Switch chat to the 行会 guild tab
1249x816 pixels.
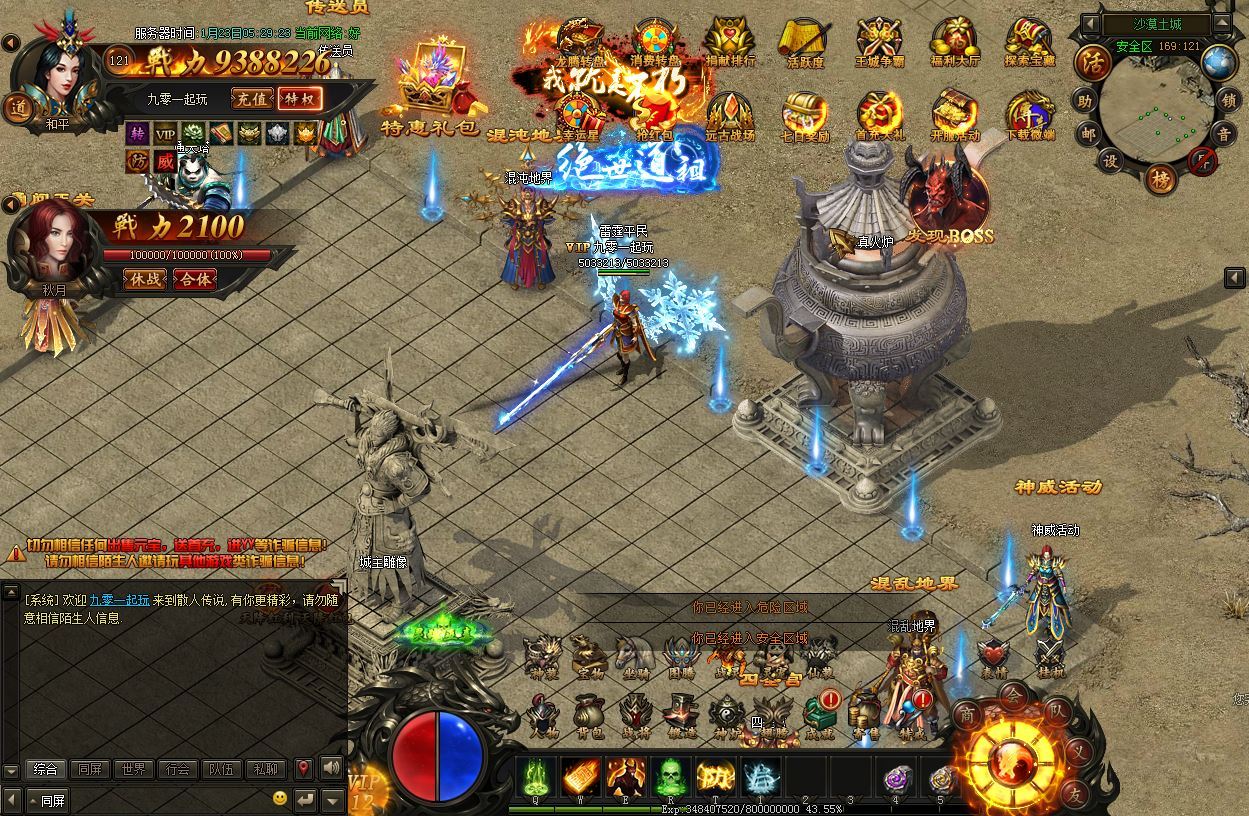(178, 769)
